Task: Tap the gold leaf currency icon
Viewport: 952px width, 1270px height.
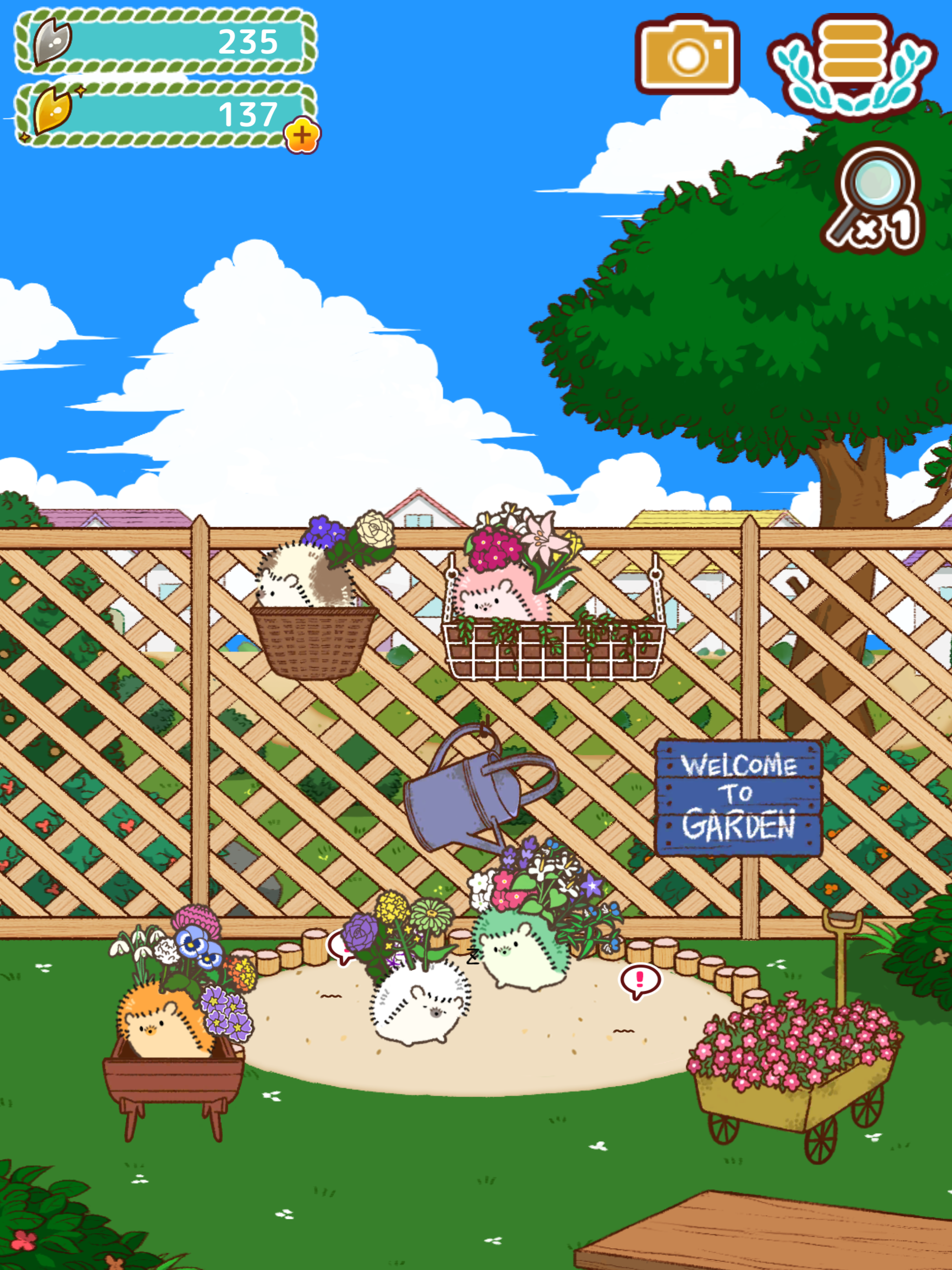Action: pos(52,112)
